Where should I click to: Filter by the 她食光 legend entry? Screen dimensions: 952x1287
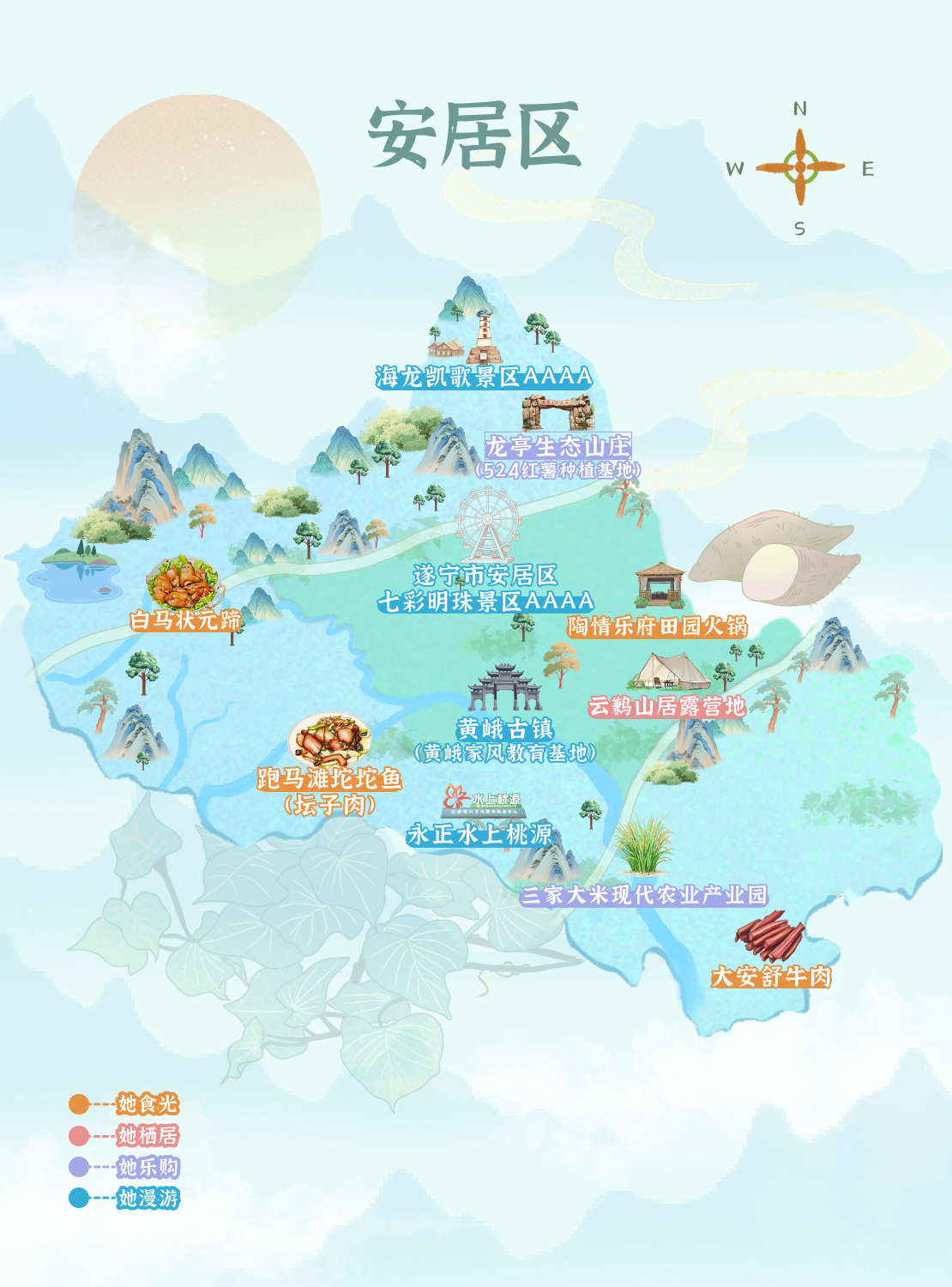coord(148,1104)
